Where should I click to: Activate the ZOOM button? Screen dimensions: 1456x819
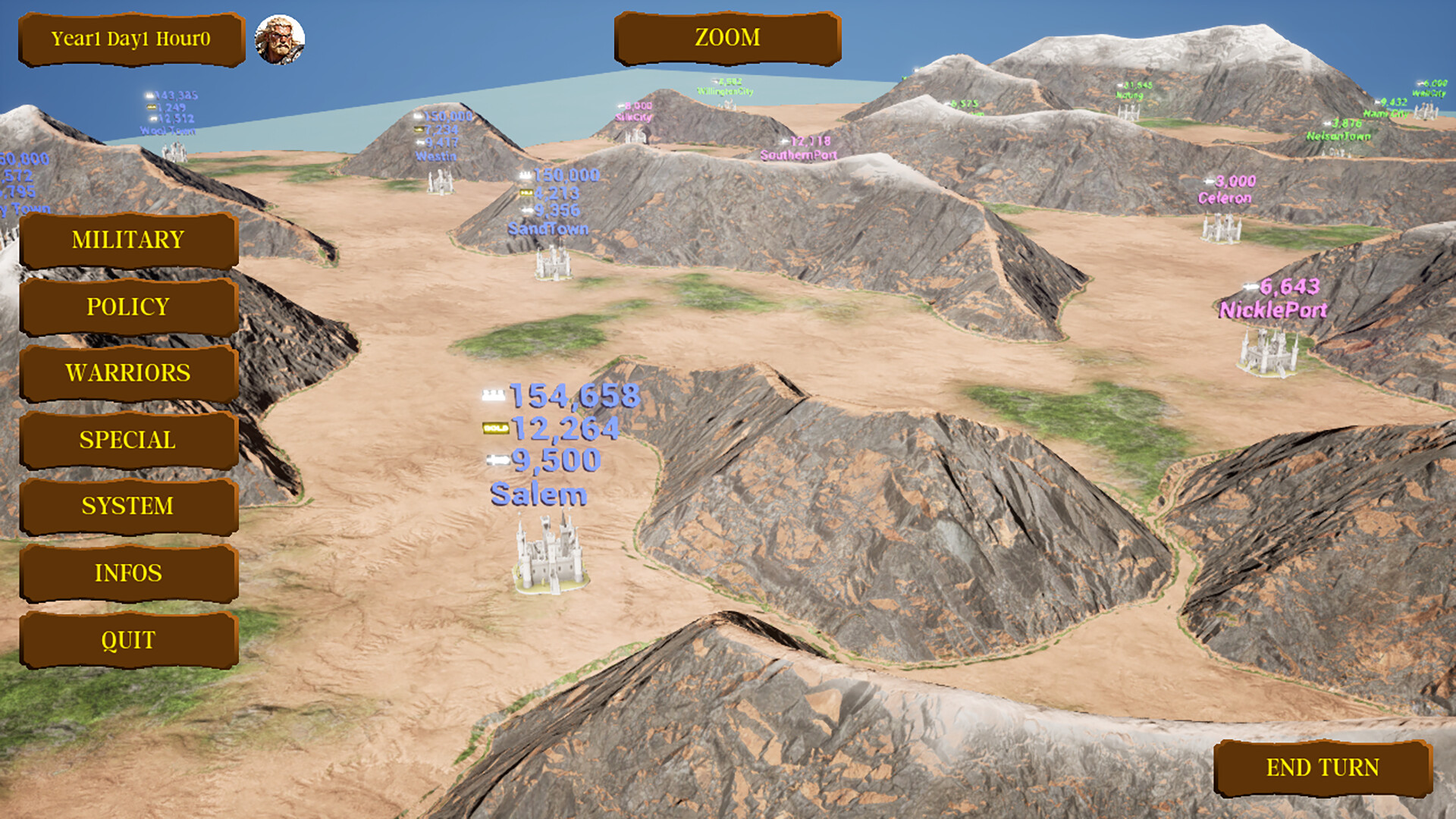click(x=727, y=38)
